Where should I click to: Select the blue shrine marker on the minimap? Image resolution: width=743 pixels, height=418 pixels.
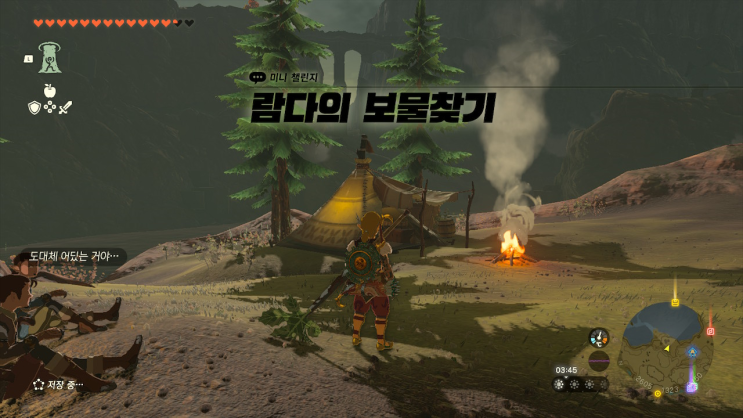pyautogui.click(x=692, y=352)
